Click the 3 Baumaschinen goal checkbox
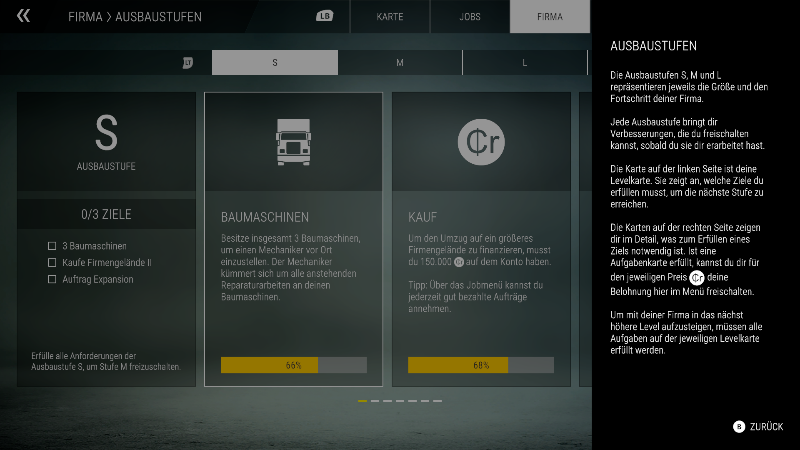 tap(52, 245)
